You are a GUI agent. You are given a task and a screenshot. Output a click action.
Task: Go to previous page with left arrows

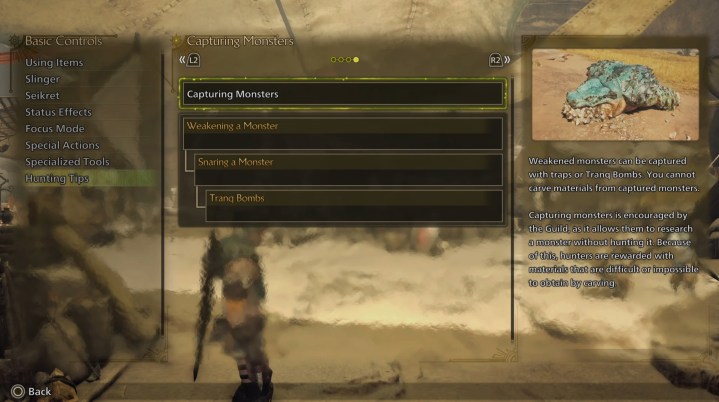(189, 60)
